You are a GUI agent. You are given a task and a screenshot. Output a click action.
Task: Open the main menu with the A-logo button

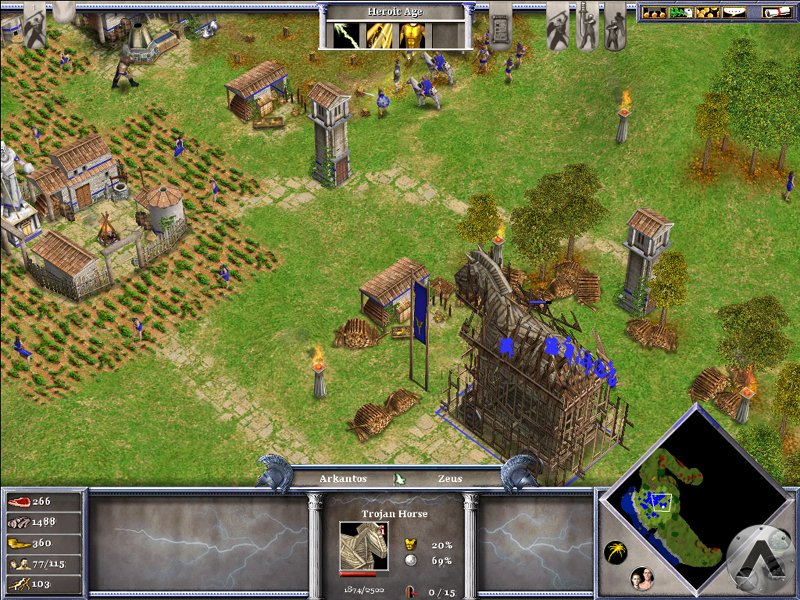(760, 557)
